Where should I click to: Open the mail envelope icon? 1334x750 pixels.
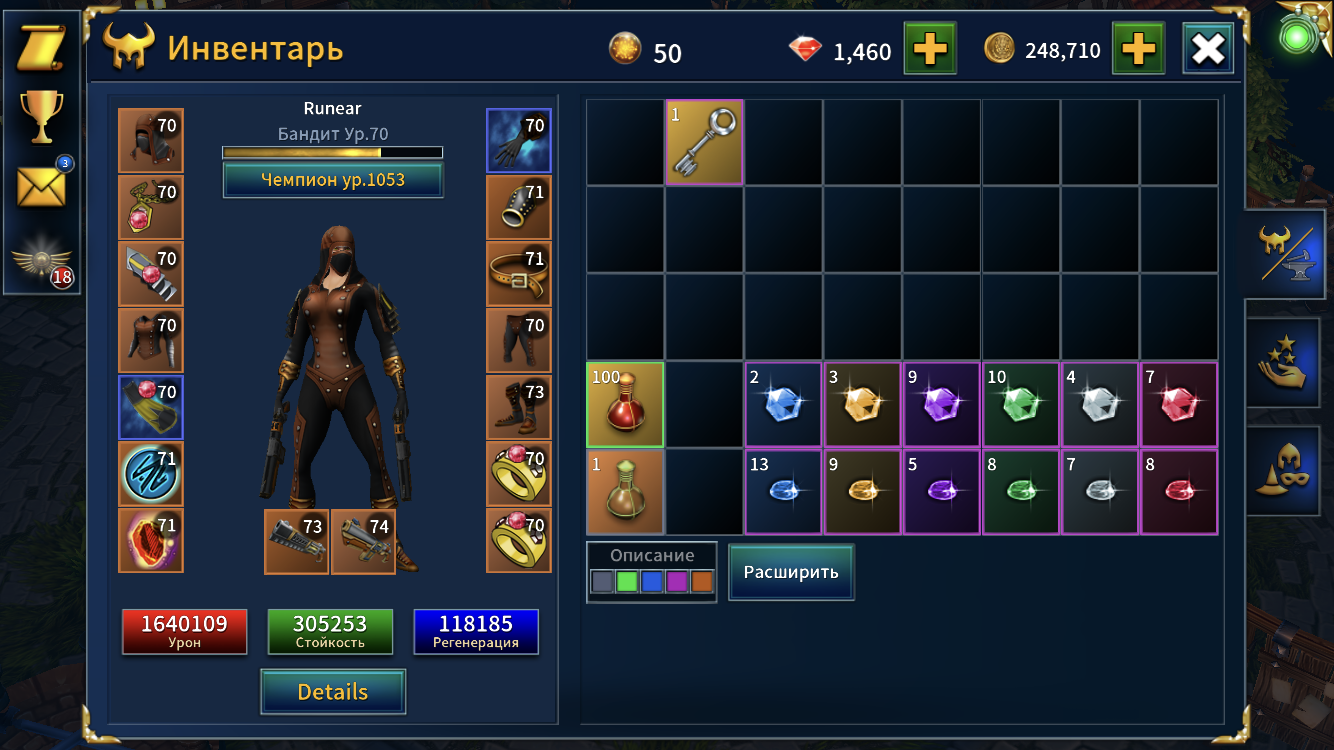click(x=41, y=186)
